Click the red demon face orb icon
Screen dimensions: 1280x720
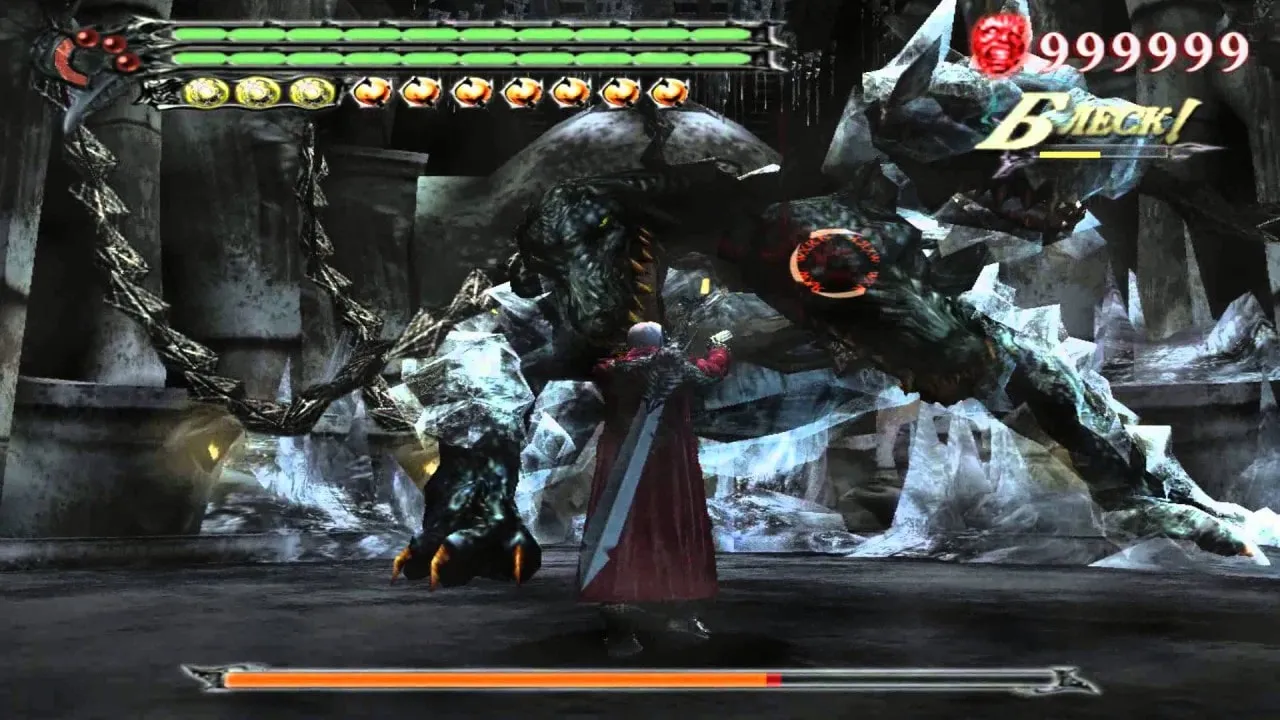[1000, 43]
